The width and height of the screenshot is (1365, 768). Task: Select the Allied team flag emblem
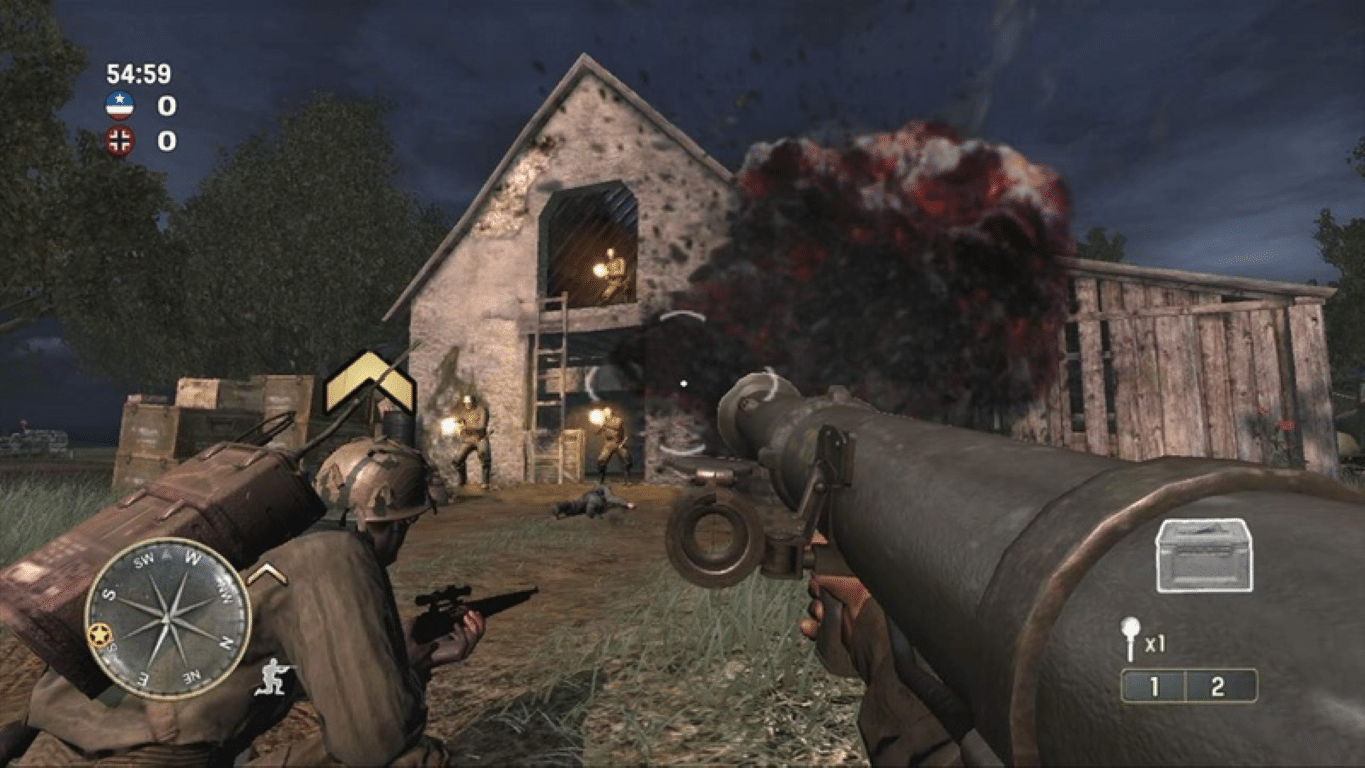point(120,106)
